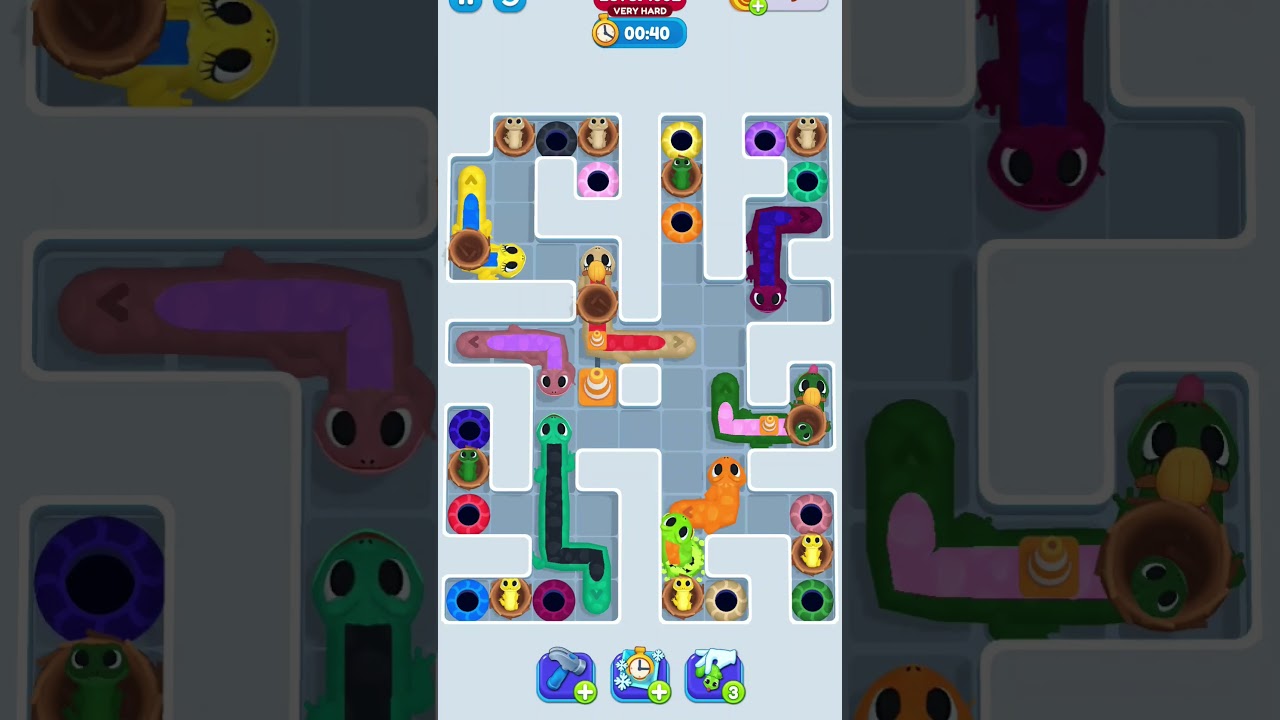The image size is (1280, 720).
Task: Pause the game
Action: tap(465, 3)
